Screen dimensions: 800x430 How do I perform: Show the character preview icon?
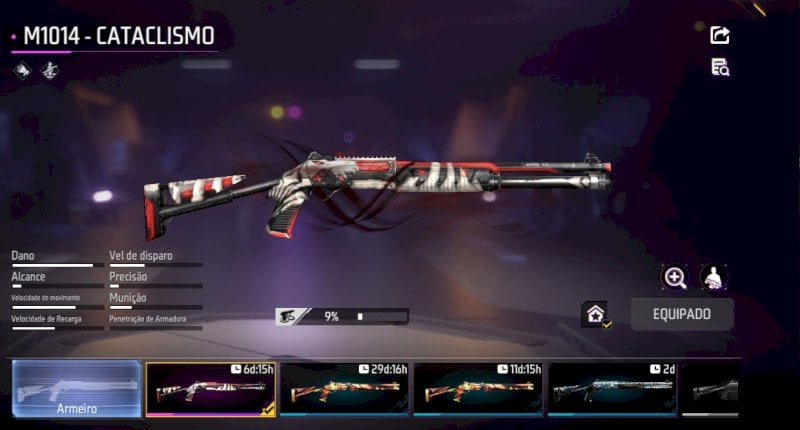tap(713, 278)
